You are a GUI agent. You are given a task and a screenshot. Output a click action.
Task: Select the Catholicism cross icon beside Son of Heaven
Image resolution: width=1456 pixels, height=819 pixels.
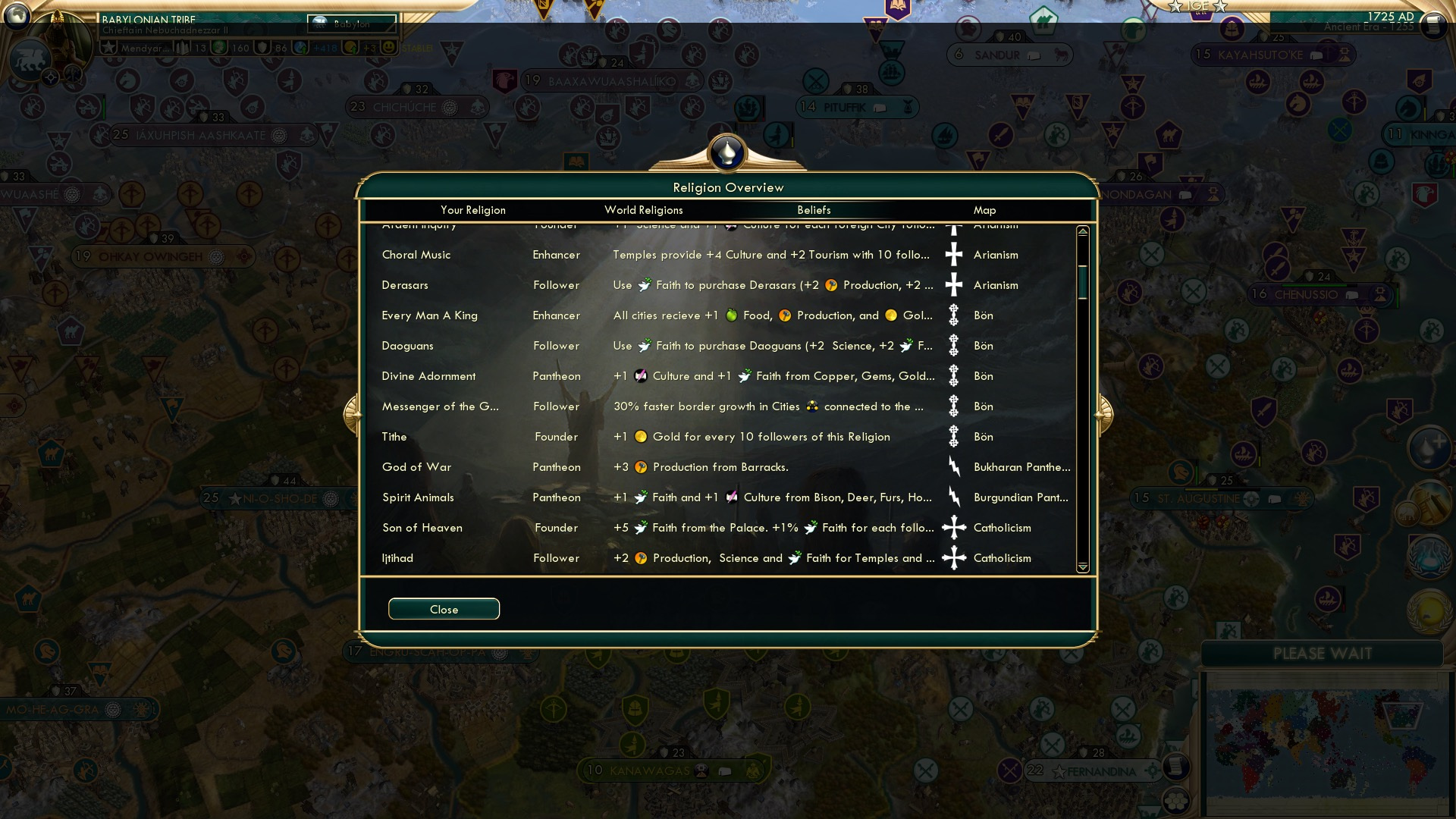(953, 527)
